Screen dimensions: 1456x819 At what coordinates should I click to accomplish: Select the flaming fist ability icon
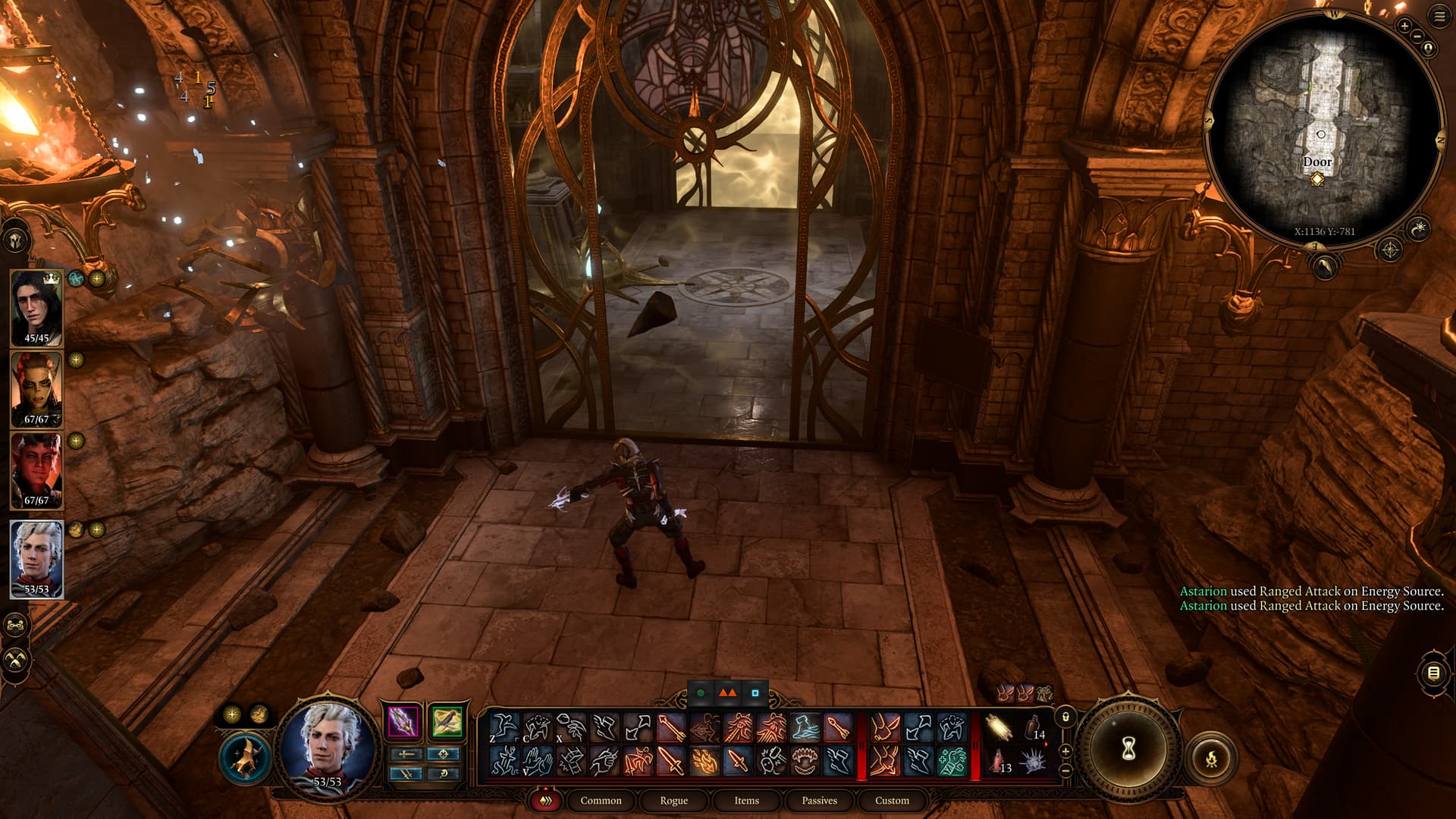(704, 761)
